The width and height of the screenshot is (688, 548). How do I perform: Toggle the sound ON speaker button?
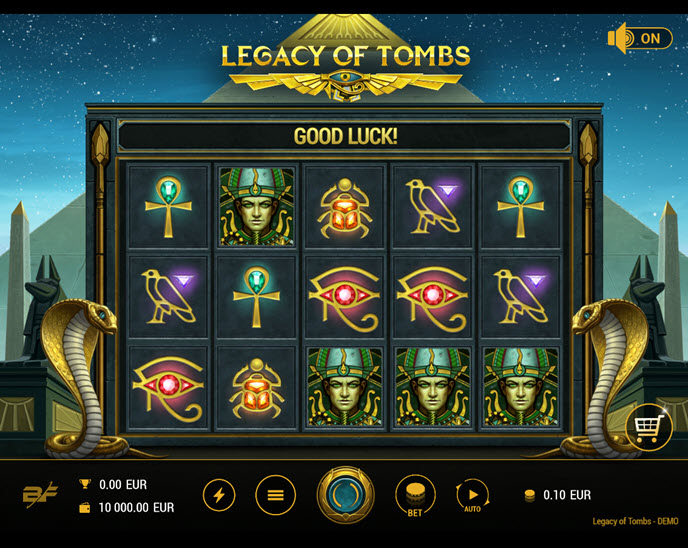[x=639, y=39]
